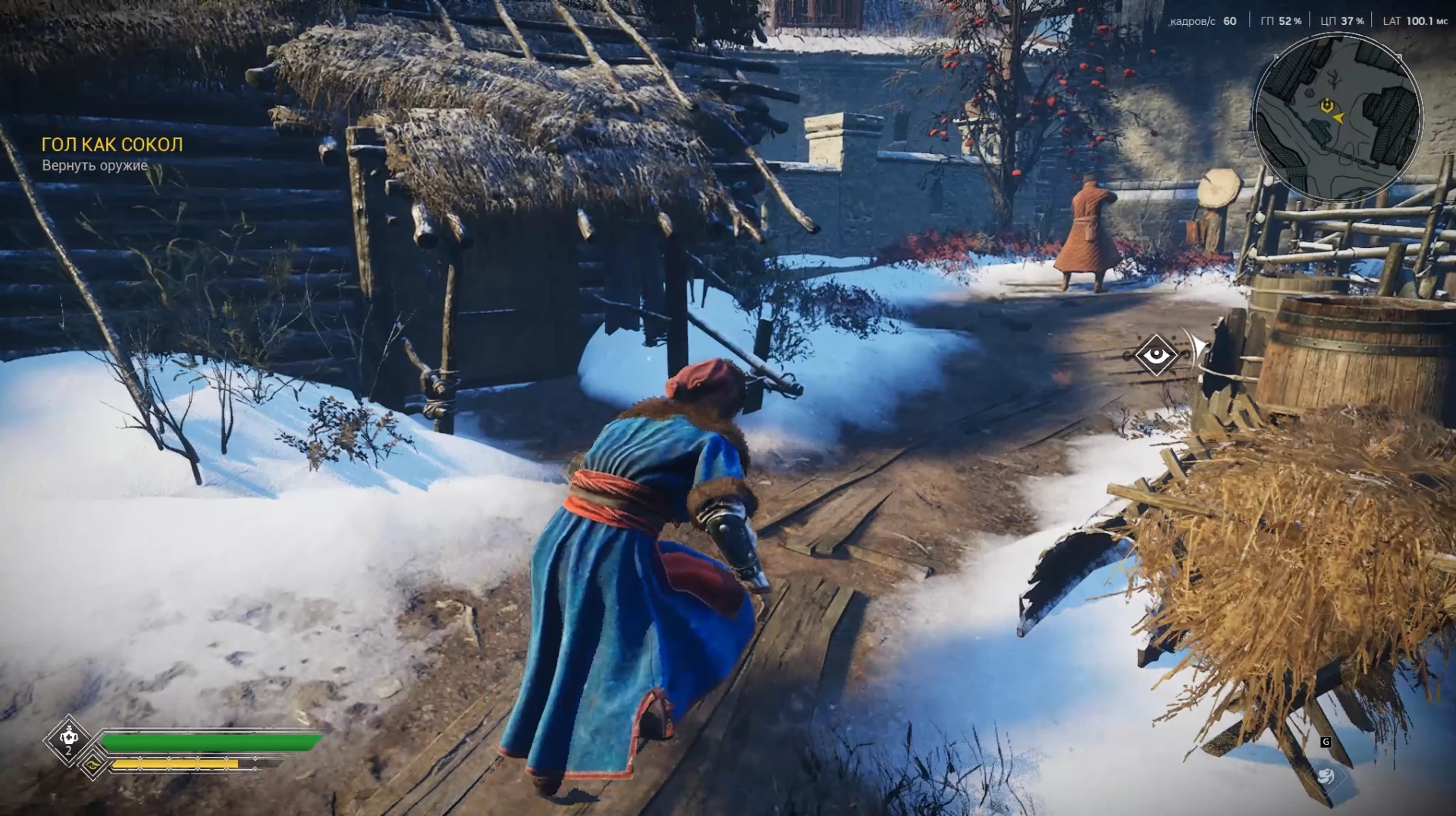This screenshot has height=816, width=1456.
Task: Click the eye-shaped stealth detection indicator
Action: [1156, 354]
